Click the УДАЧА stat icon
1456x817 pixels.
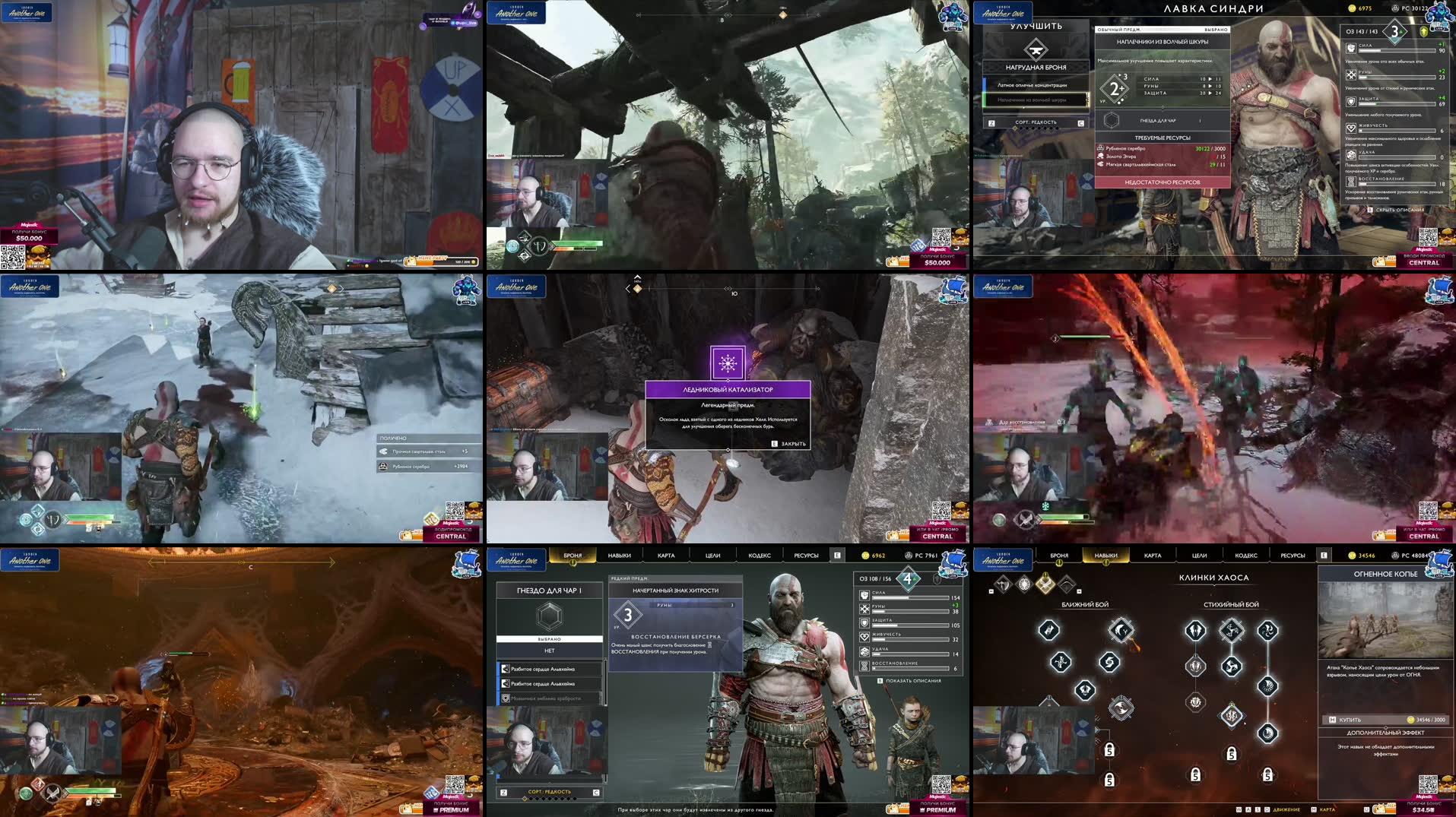coord(1352,156)
